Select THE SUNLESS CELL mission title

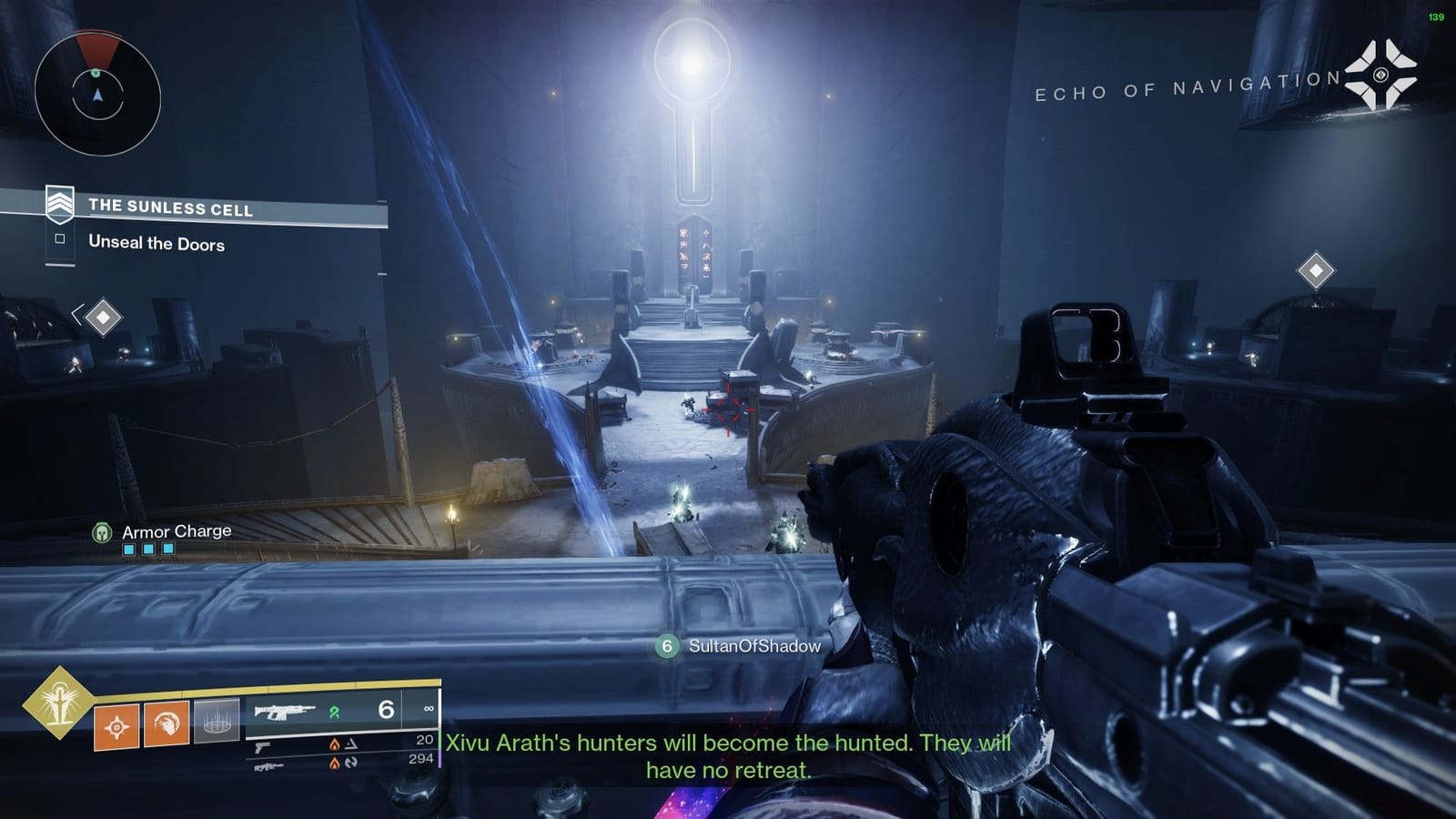(x=172, y=207)
